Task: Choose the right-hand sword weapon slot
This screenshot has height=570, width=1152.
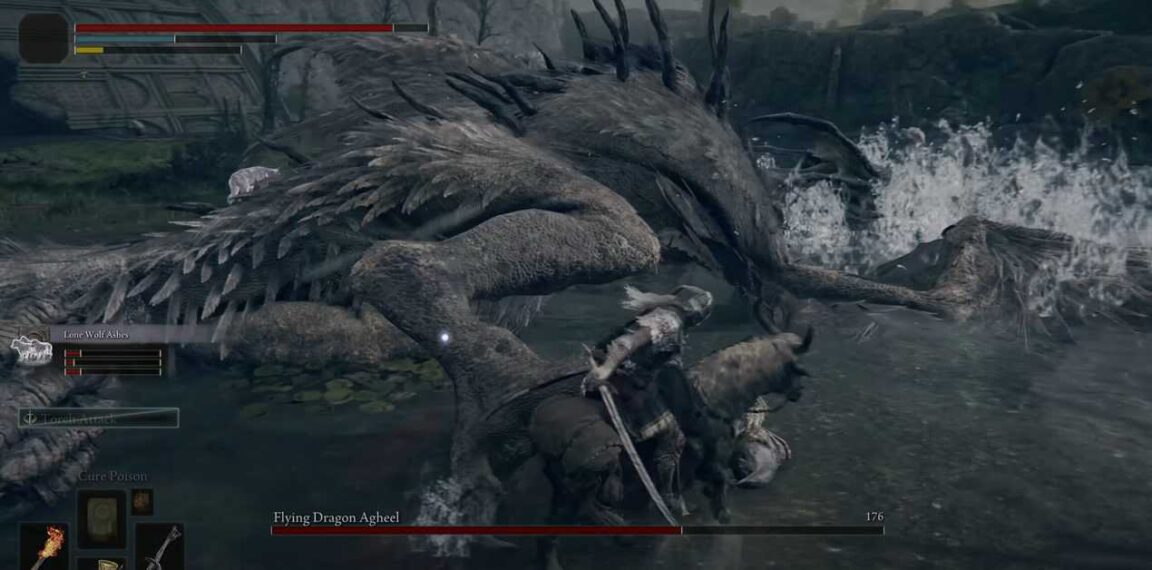Action: [160, 546]
